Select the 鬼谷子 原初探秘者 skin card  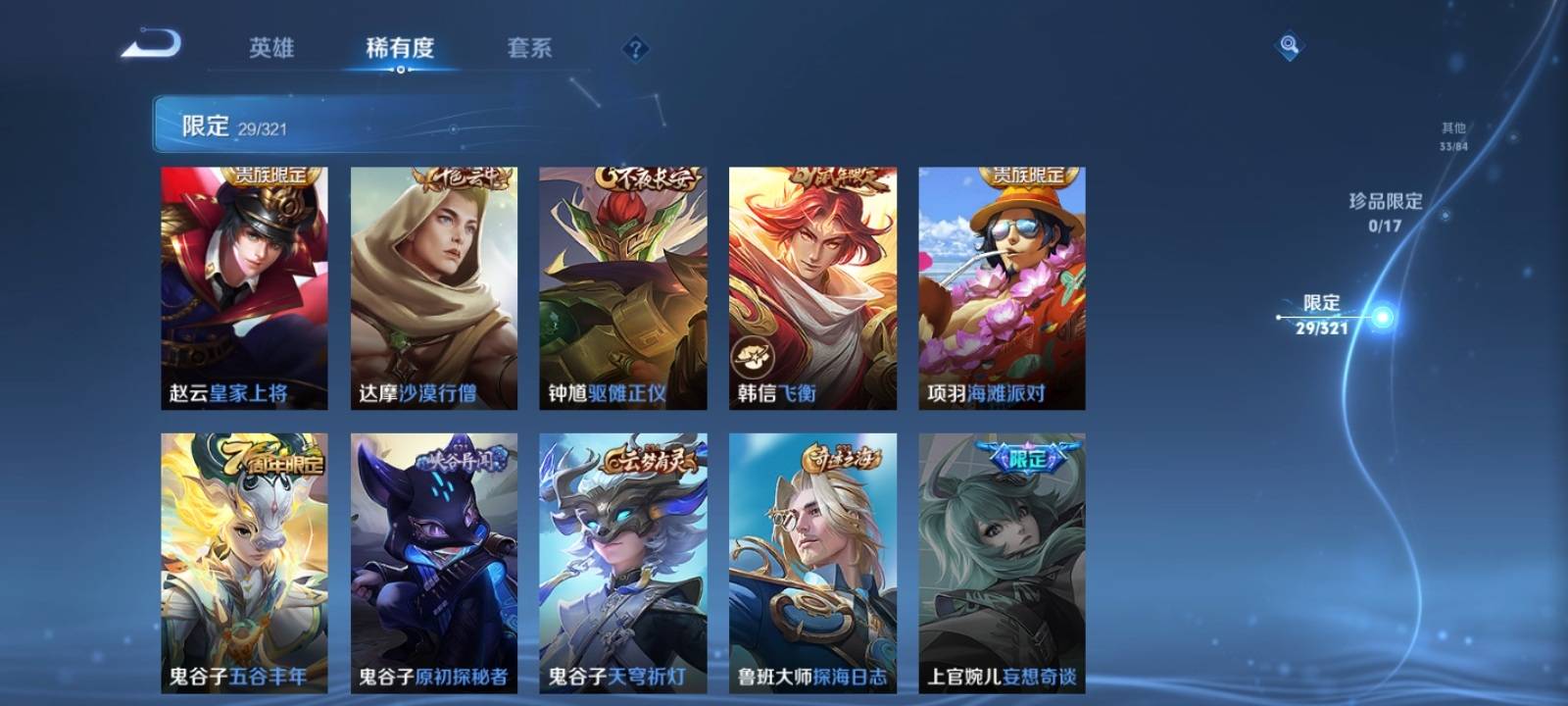tap(434, 563)
